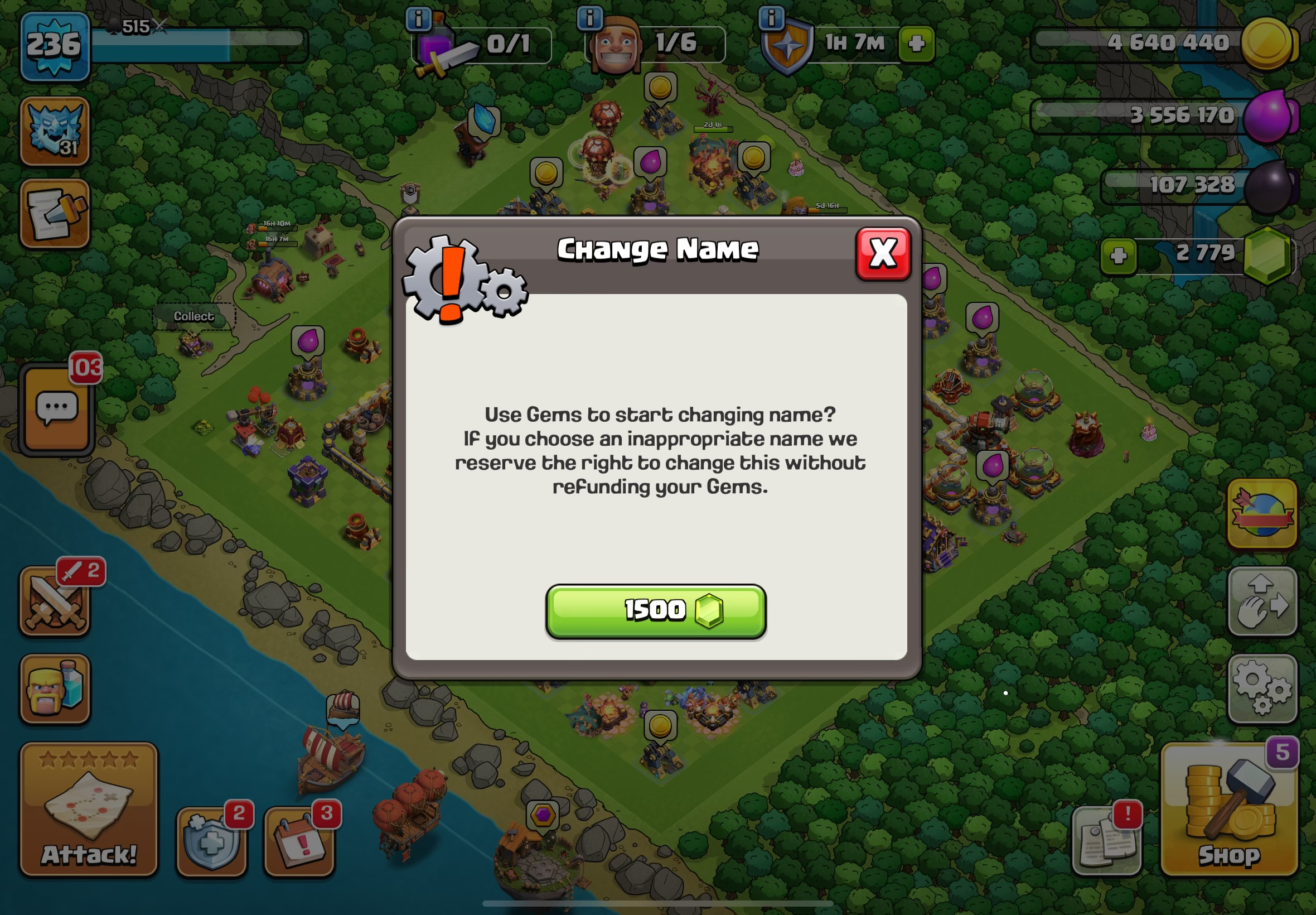Open the globe with arrow button
Viewport: 1316px width, 915px height.
point(1261,514)
